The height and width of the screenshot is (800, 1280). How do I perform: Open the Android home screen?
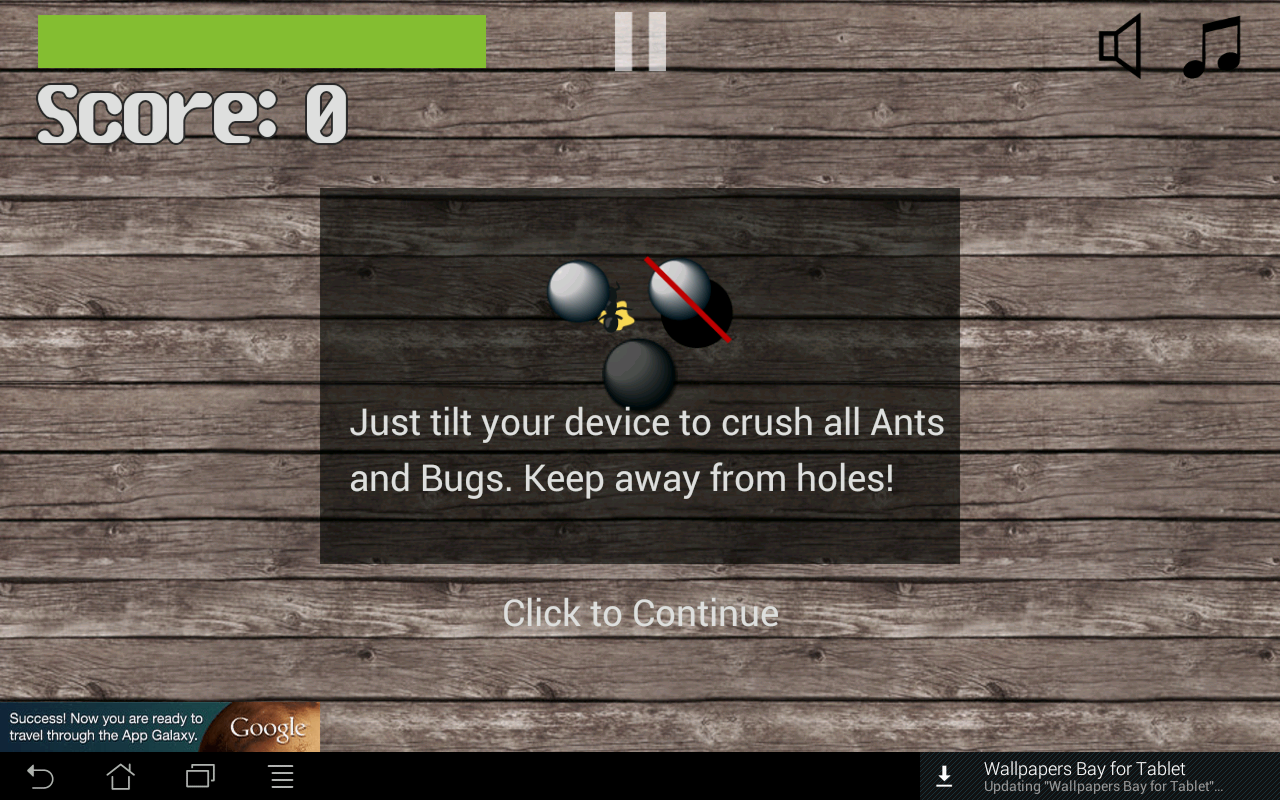click(121, 776)
